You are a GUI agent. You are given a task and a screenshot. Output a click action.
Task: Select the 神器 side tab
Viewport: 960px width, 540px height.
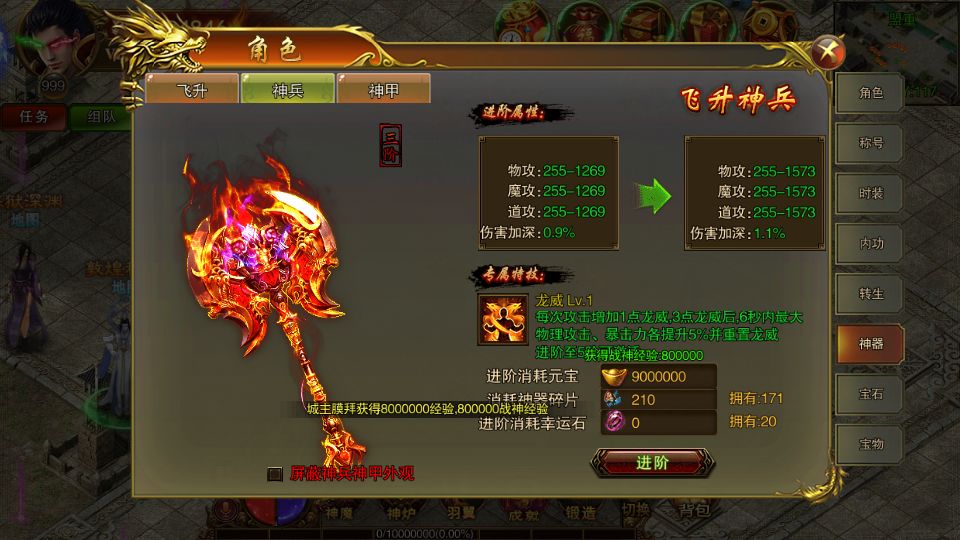[870, 344]
